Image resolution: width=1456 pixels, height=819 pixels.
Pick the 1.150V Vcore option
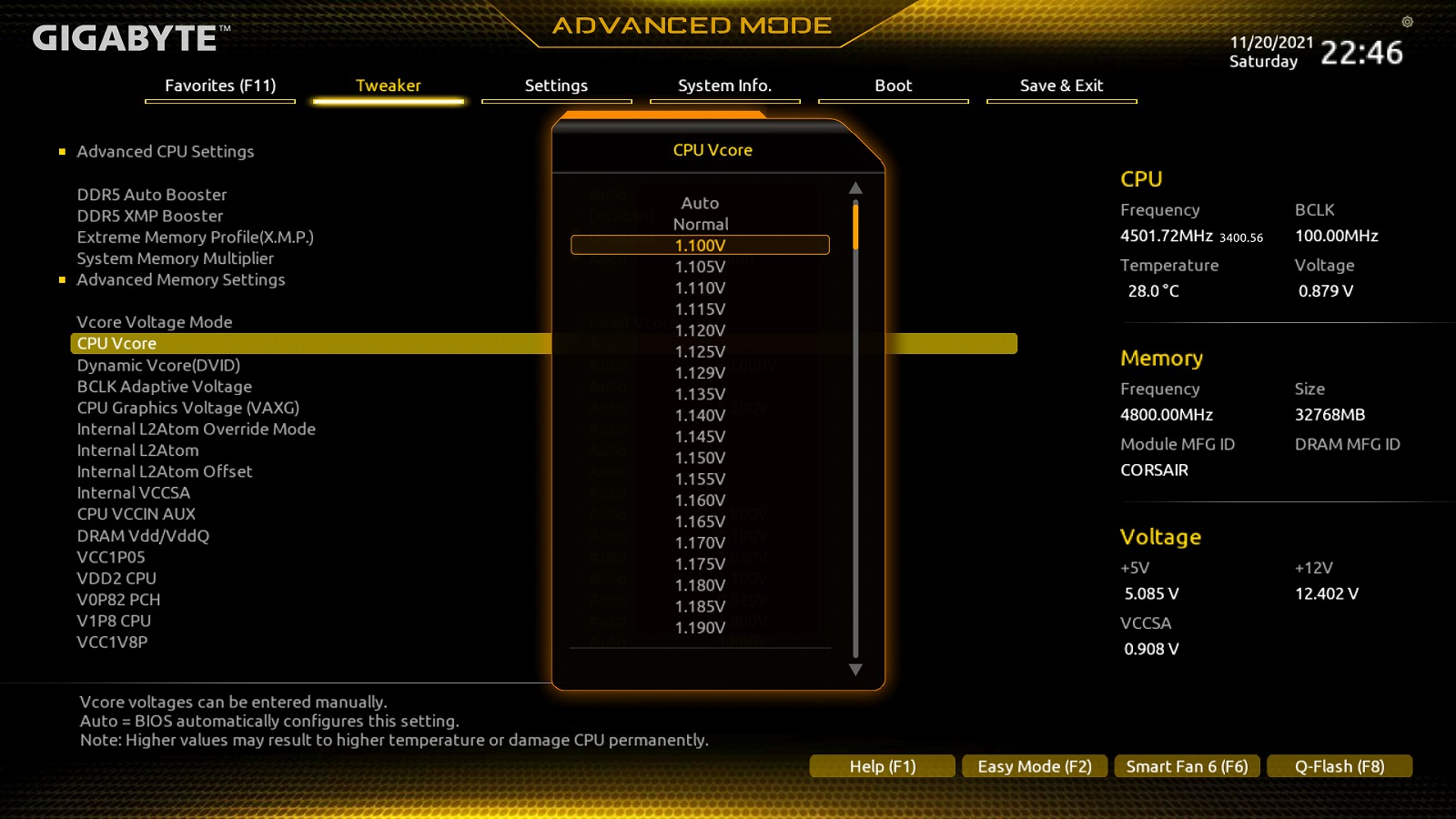(x=700, y=458)
